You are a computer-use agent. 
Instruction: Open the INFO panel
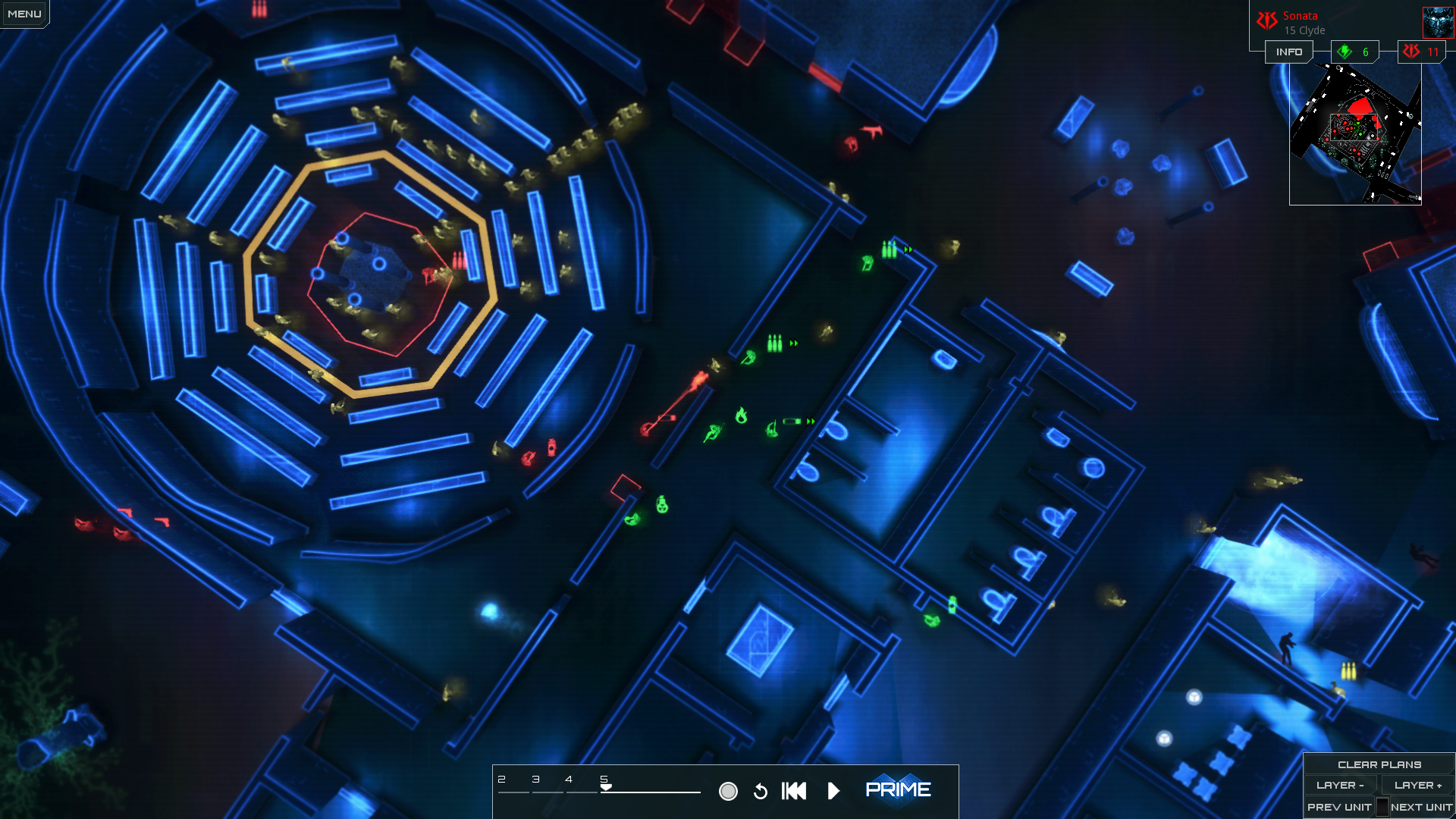(x=1288, y=52)
